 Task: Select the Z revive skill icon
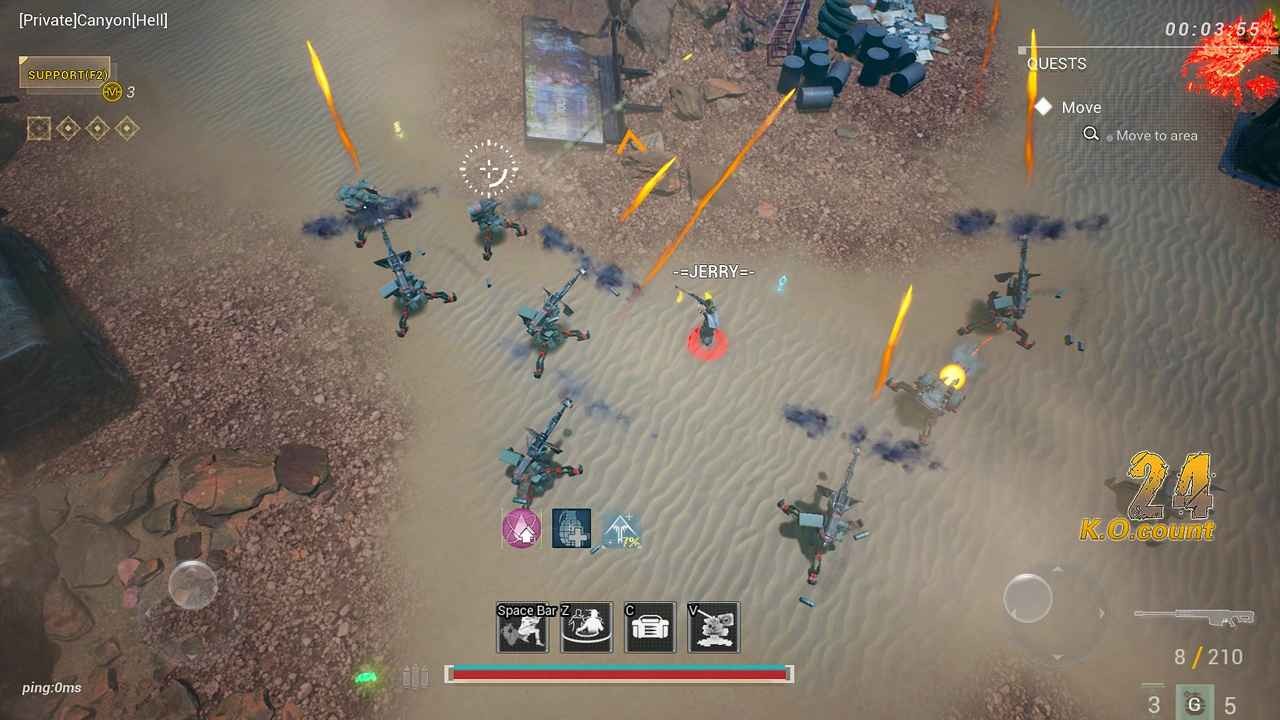[586, 627]
